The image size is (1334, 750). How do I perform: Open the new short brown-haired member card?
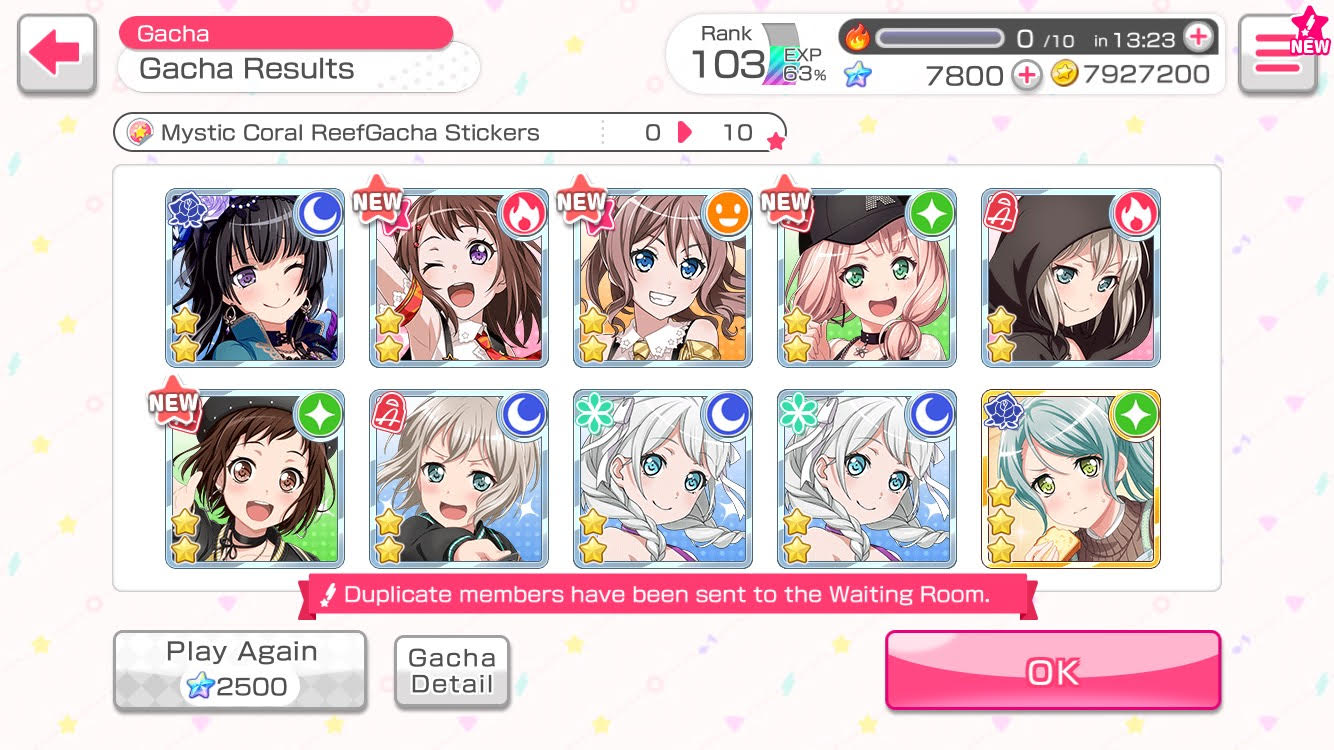point(255,479)
